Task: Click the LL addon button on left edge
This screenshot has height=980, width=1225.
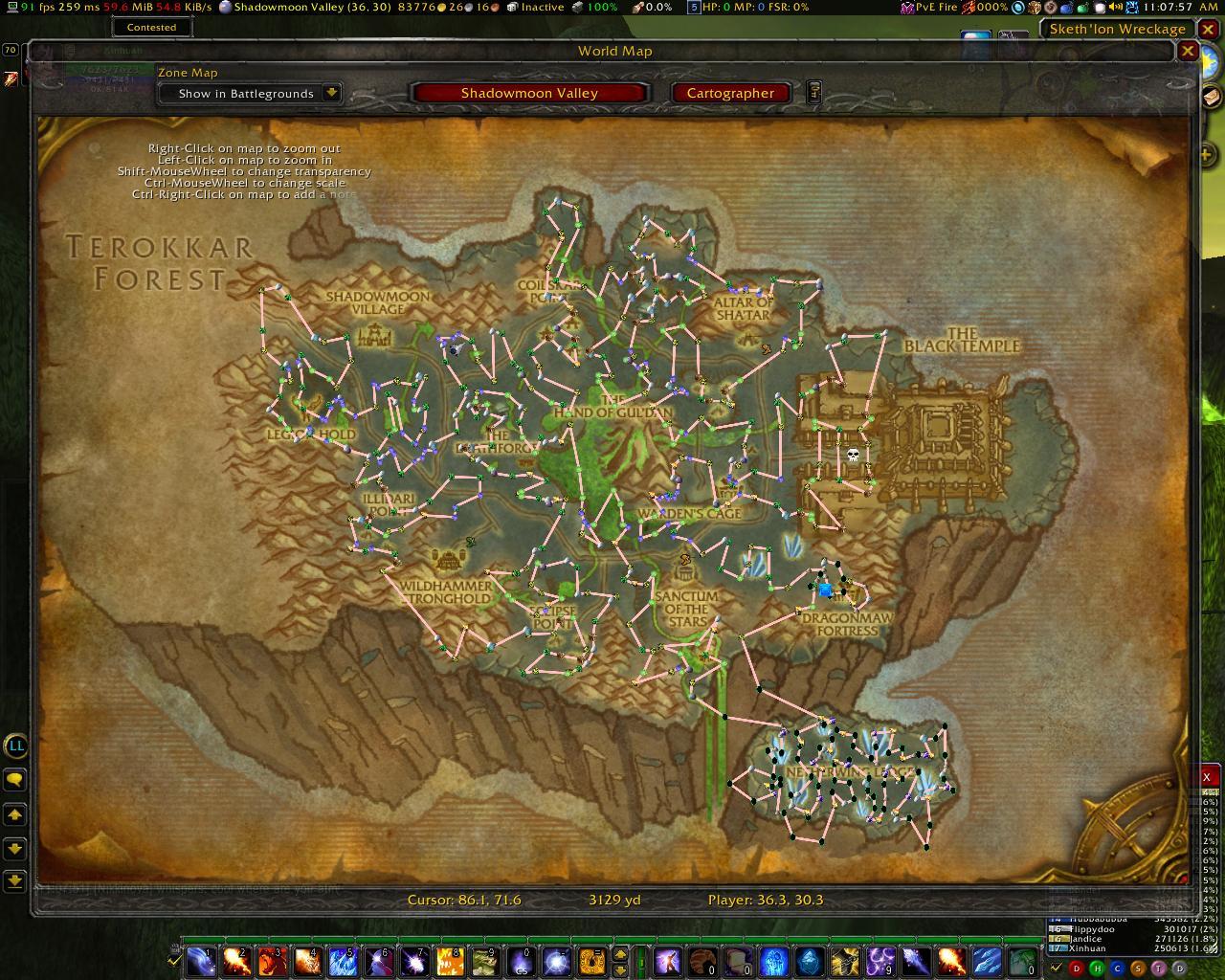Action: [16, 746]
